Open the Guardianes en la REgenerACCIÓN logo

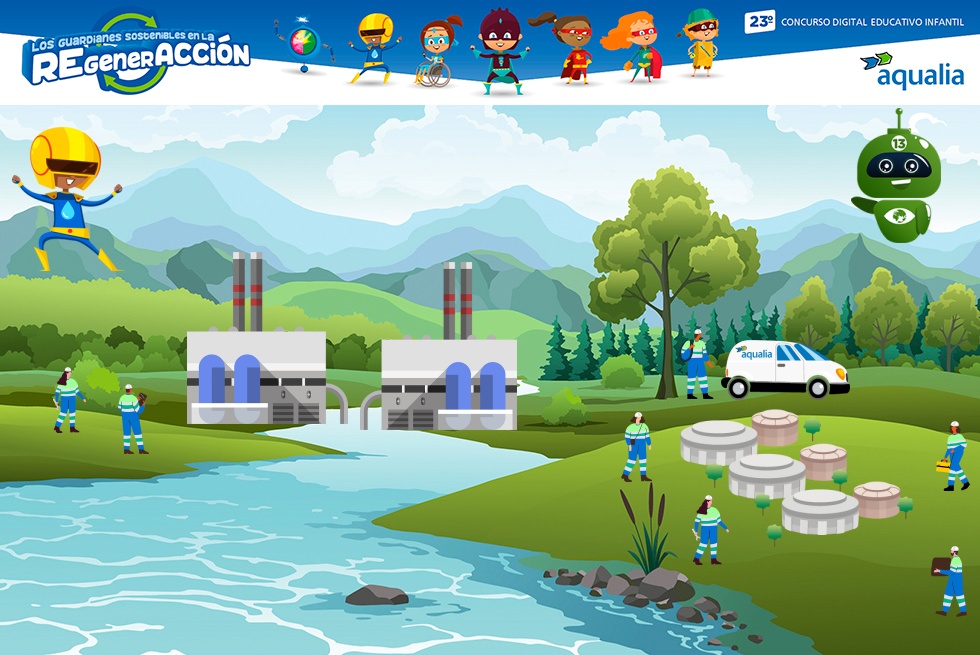137,54
